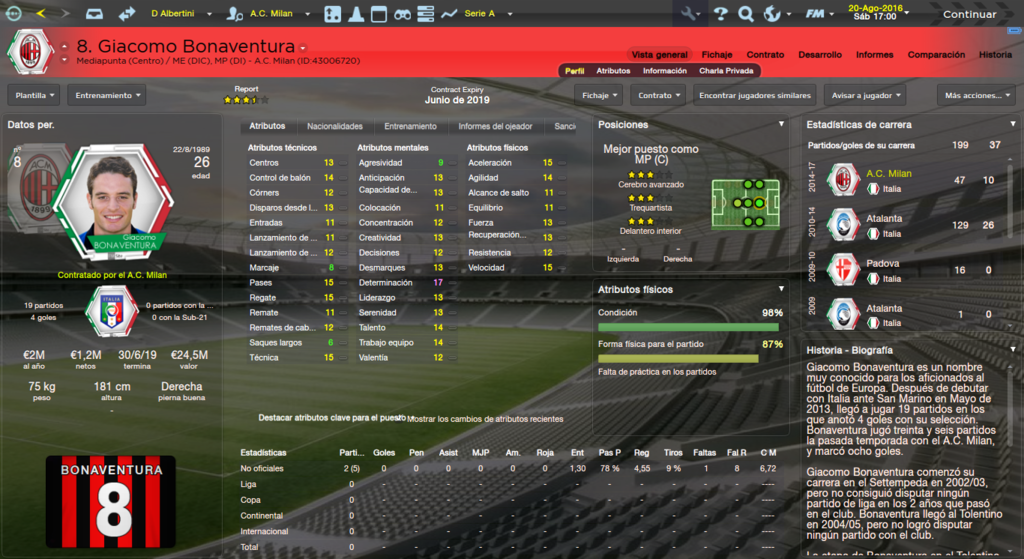Screen dimensions: 1024x559
Task: Select the Atributos sub-tab under Perfil
Action: pyautogui.click(x=613, y=71)
